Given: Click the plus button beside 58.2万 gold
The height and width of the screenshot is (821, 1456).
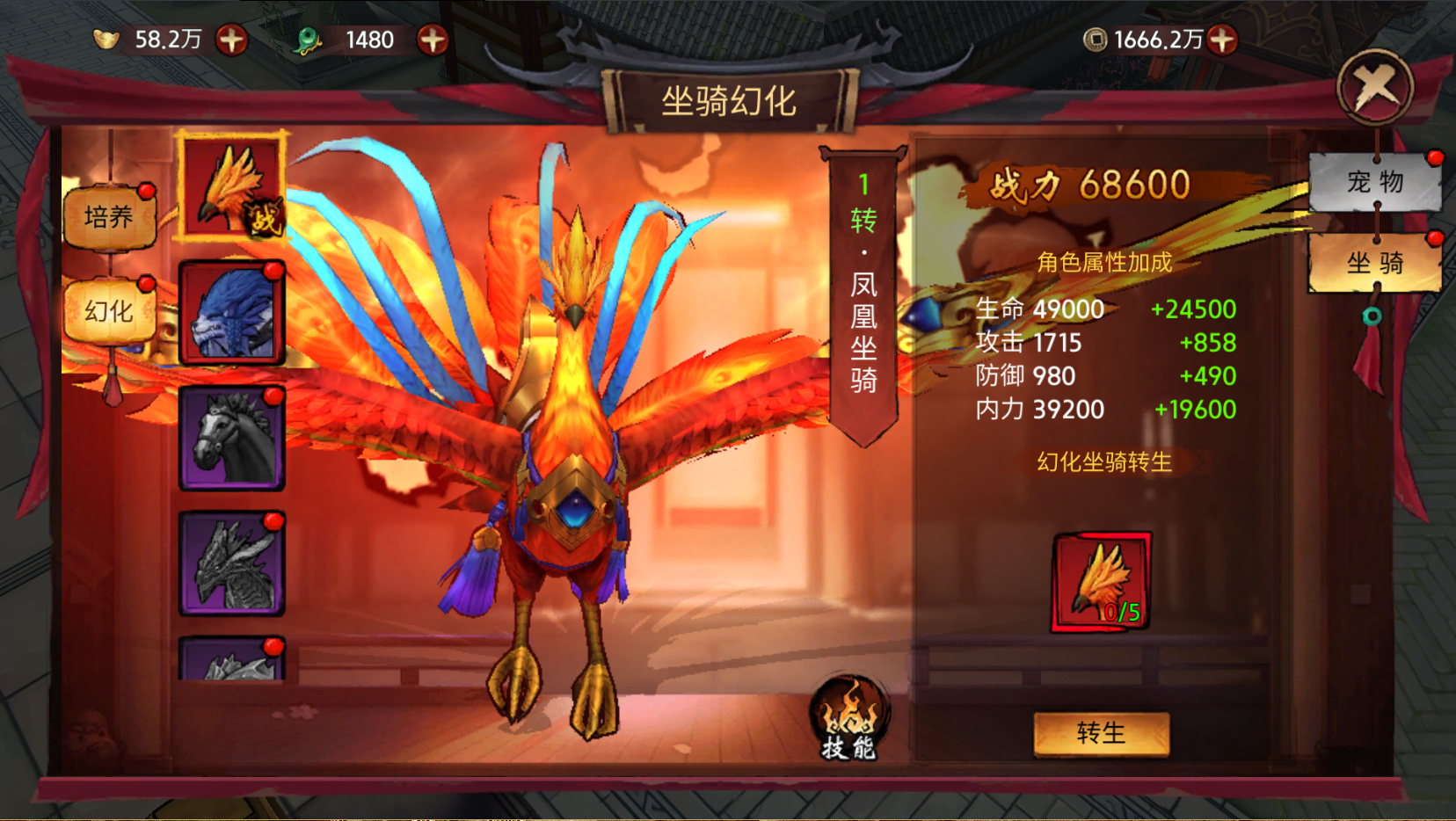Looking at the screenshot, I should 233,39.
